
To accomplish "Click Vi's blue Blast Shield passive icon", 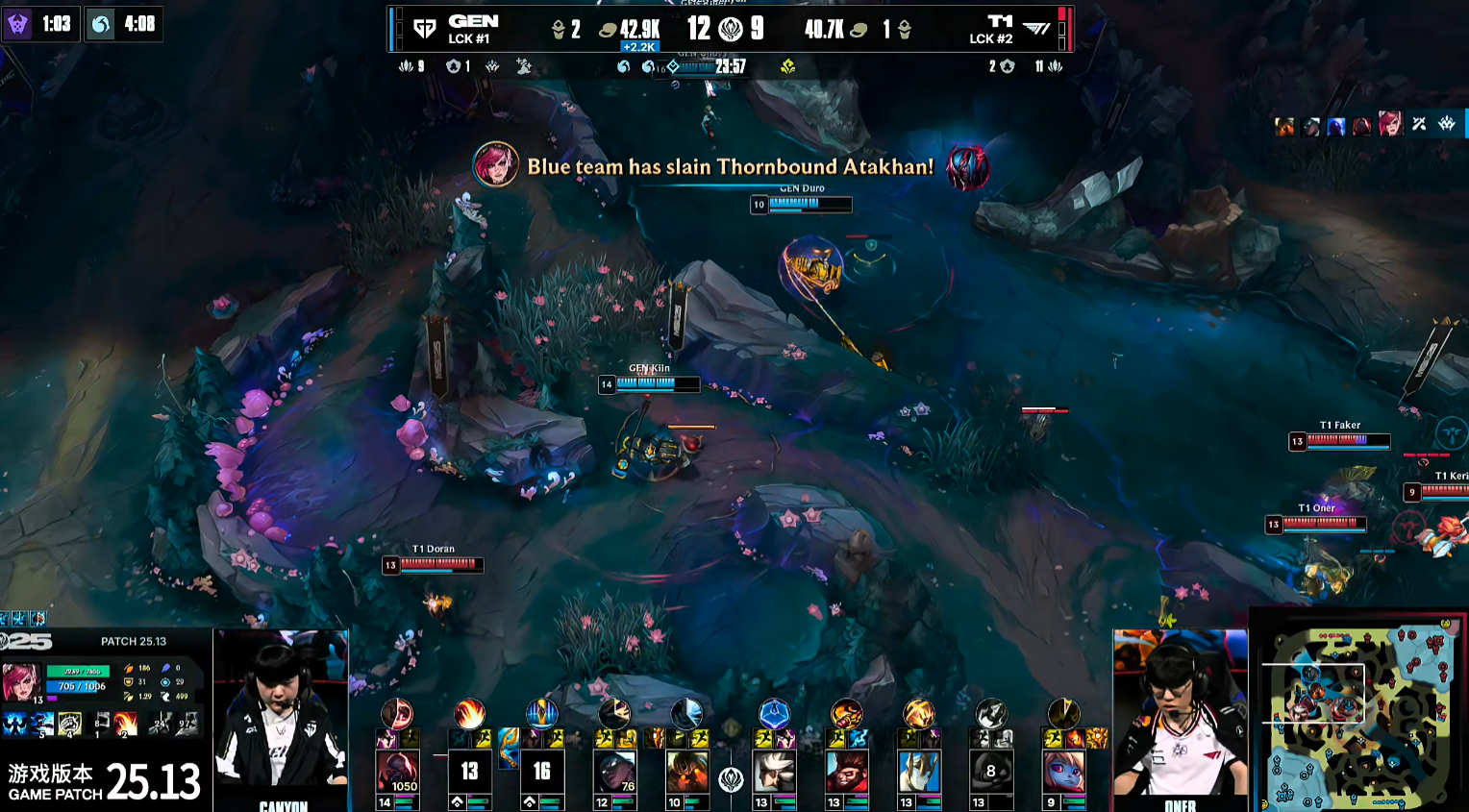I will (16, 724).
